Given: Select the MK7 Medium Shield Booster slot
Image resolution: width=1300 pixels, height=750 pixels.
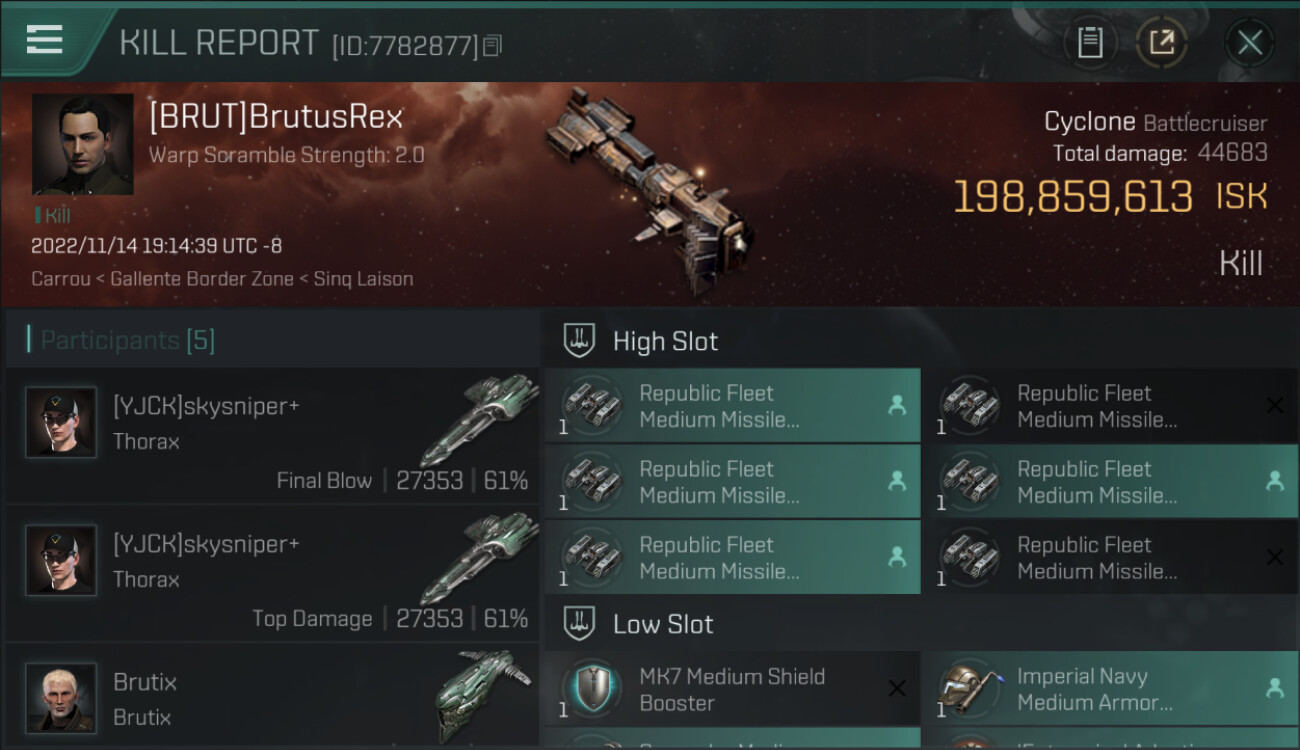Looking at the screenshot, I should (732, 689).
